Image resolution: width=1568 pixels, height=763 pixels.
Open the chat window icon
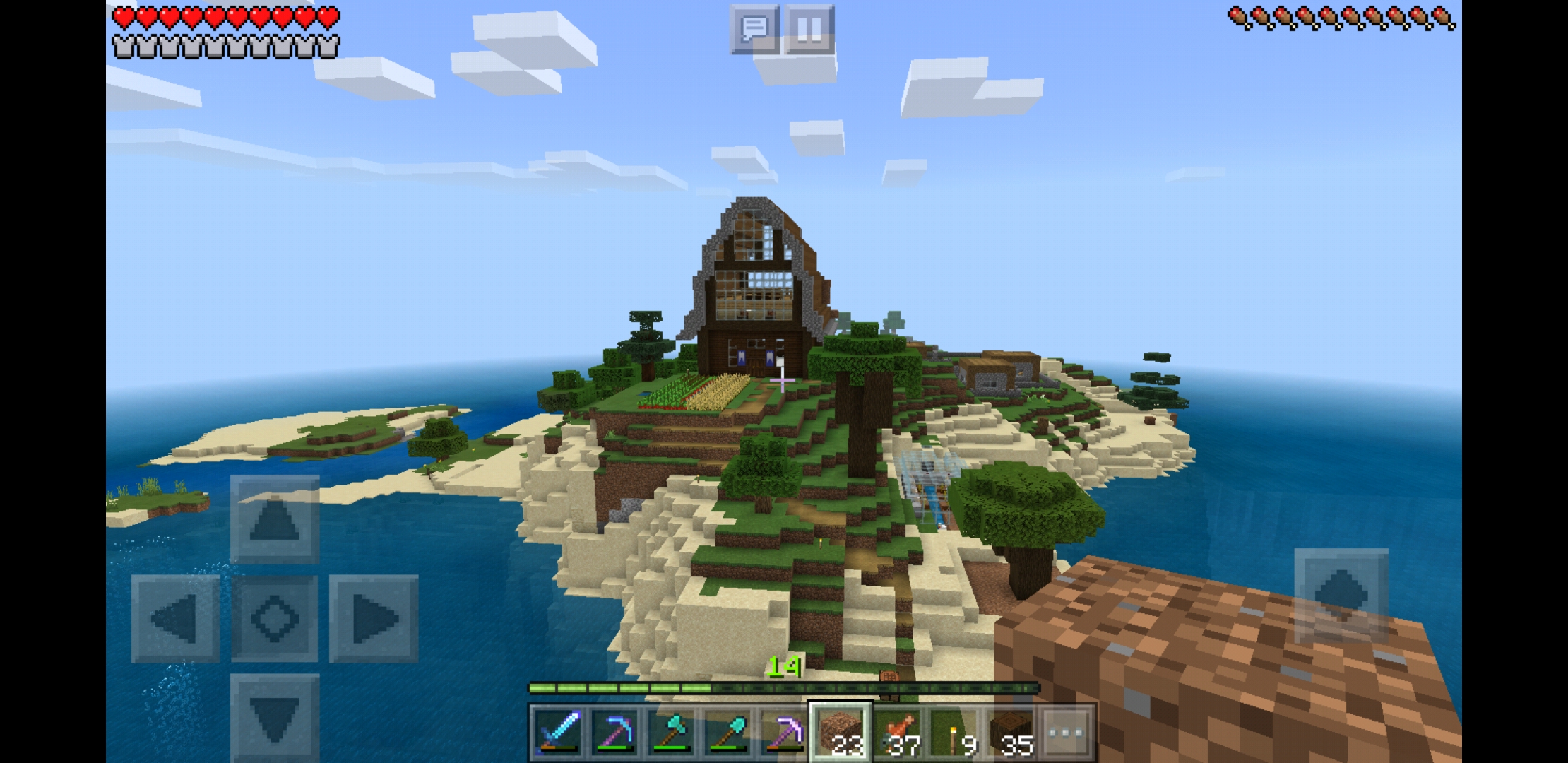pyautogui.click(x=755, y=29)
